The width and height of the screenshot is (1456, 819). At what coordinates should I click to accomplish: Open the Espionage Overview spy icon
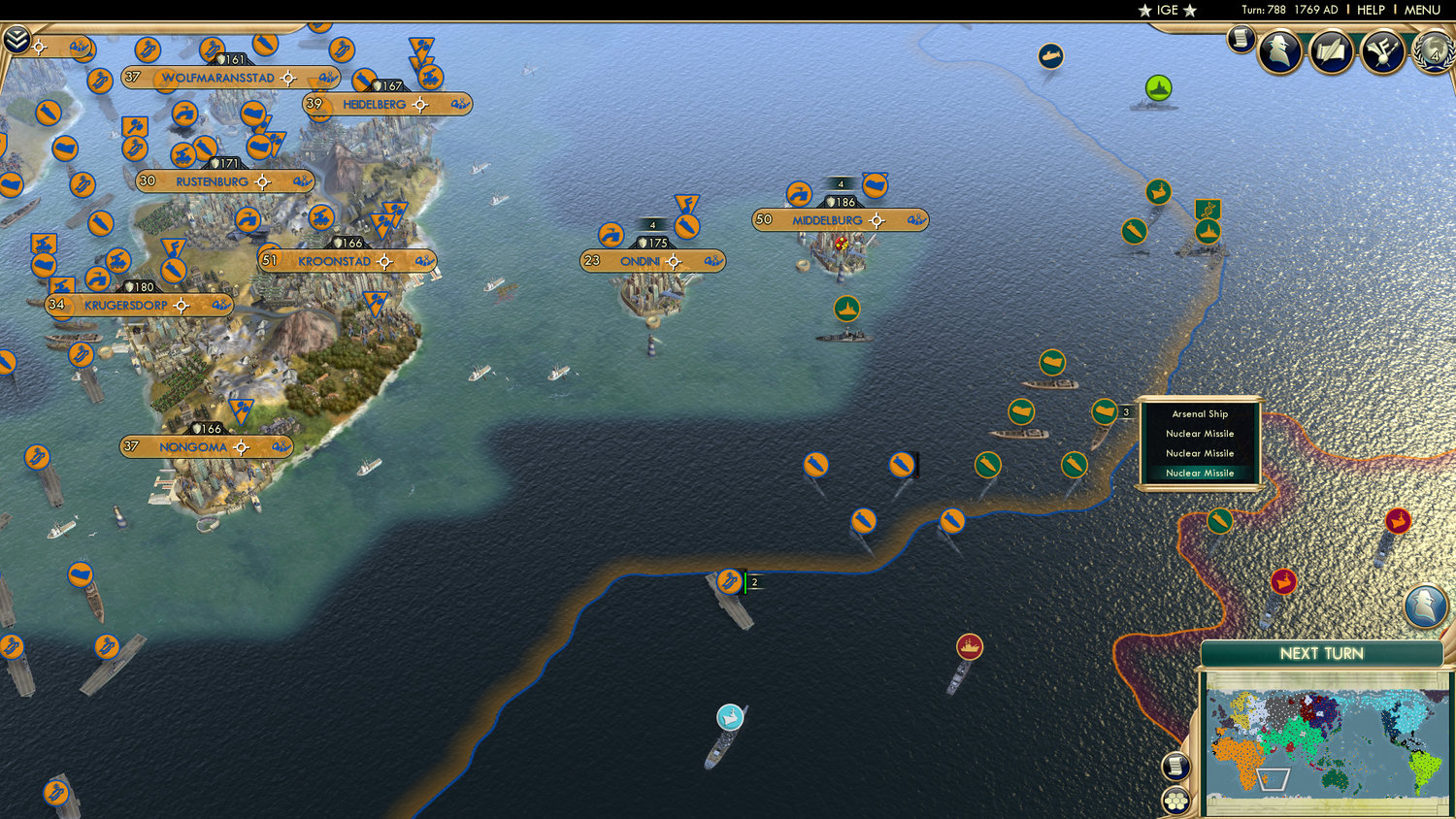[1281, 50]
